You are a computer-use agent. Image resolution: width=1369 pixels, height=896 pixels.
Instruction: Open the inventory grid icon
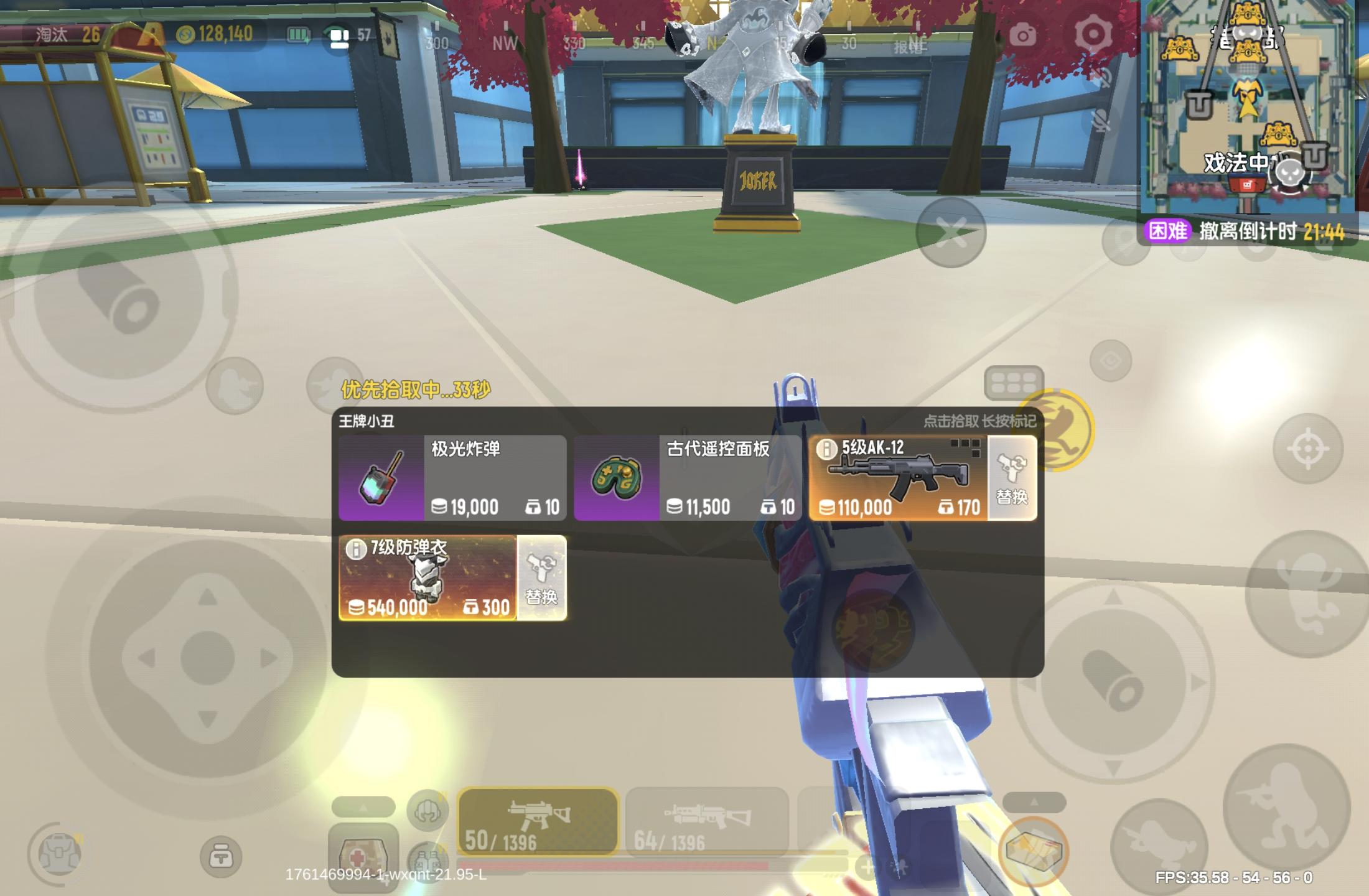[x=1013, y=383]
